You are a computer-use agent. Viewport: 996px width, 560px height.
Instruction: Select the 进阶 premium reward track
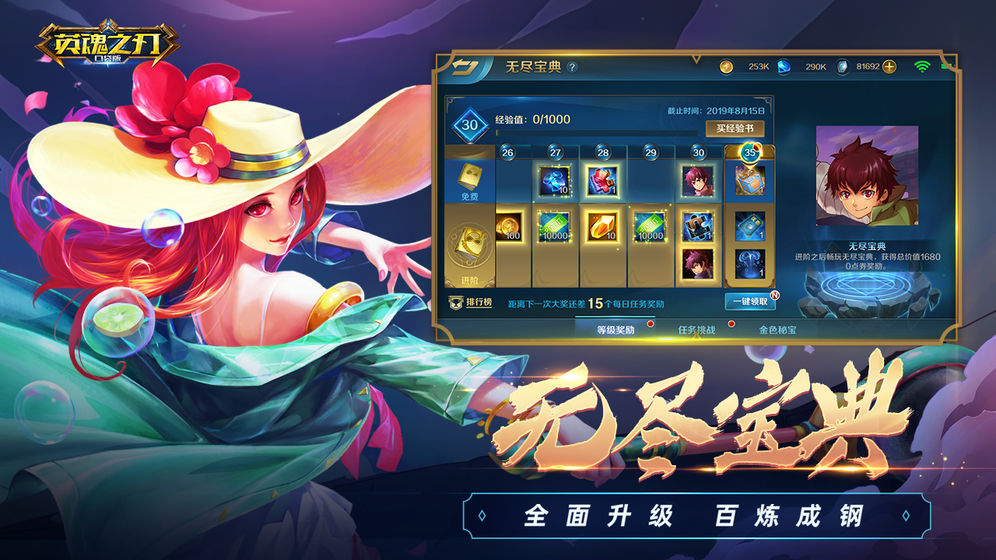click(x=470, y=250)
